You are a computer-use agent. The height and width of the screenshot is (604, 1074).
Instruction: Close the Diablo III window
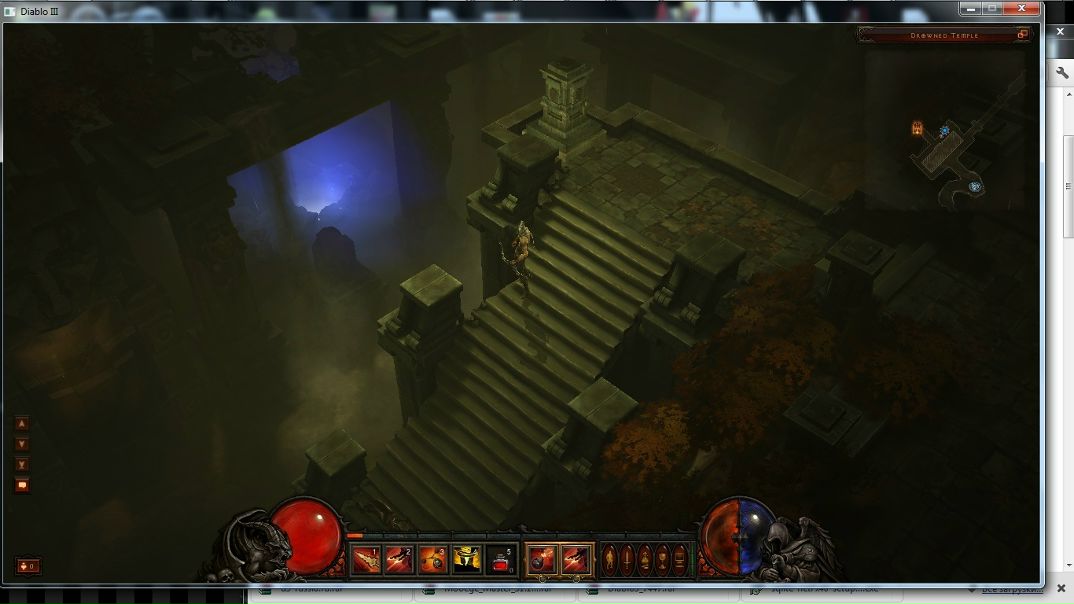(x=1022, y=8)
